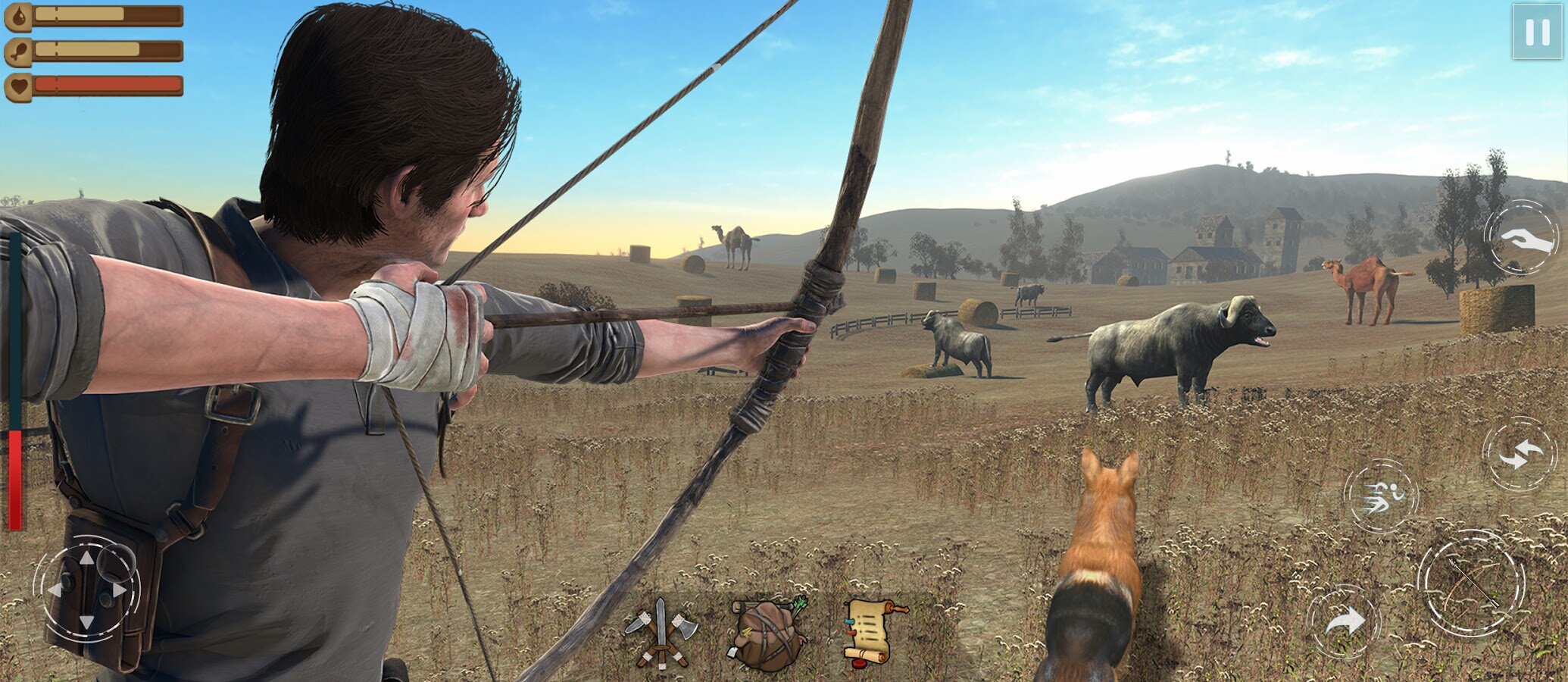This screenshot has width=1568, height=682.
Task: Open the backpack inventory
Action: (x=767, y=634)
